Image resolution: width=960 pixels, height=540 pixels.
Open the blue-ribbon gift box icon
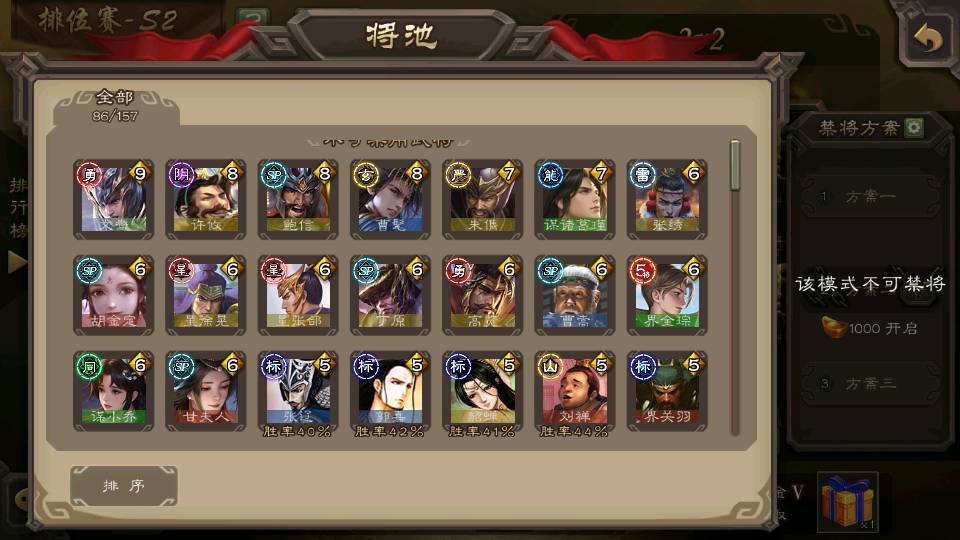[847, 501]
